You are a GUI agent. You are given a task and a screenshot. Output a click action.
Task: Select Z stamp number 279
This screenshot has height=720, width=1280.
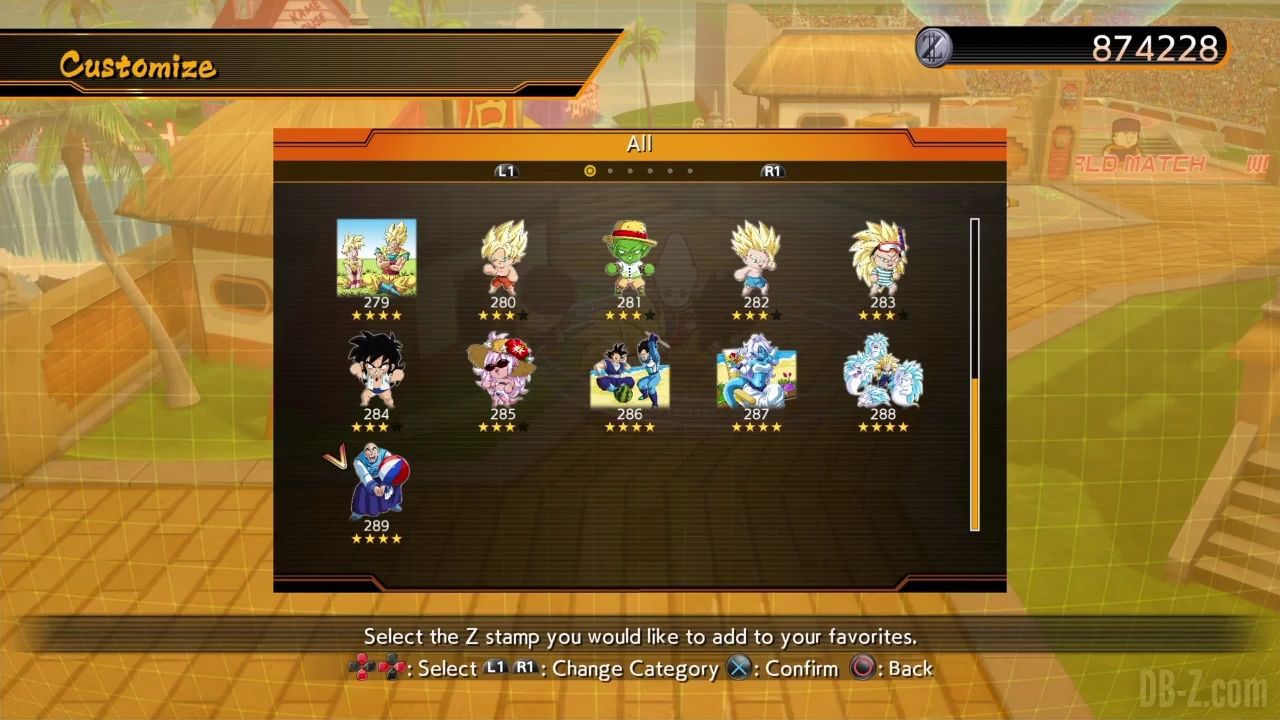[376, 258]
